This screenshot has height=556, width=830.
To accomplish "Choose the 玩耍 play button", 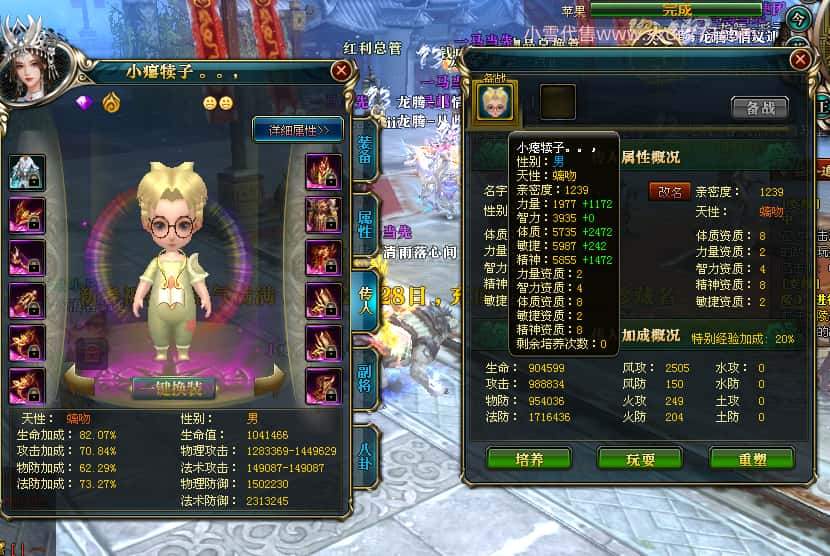I will [x=640, y=459].
